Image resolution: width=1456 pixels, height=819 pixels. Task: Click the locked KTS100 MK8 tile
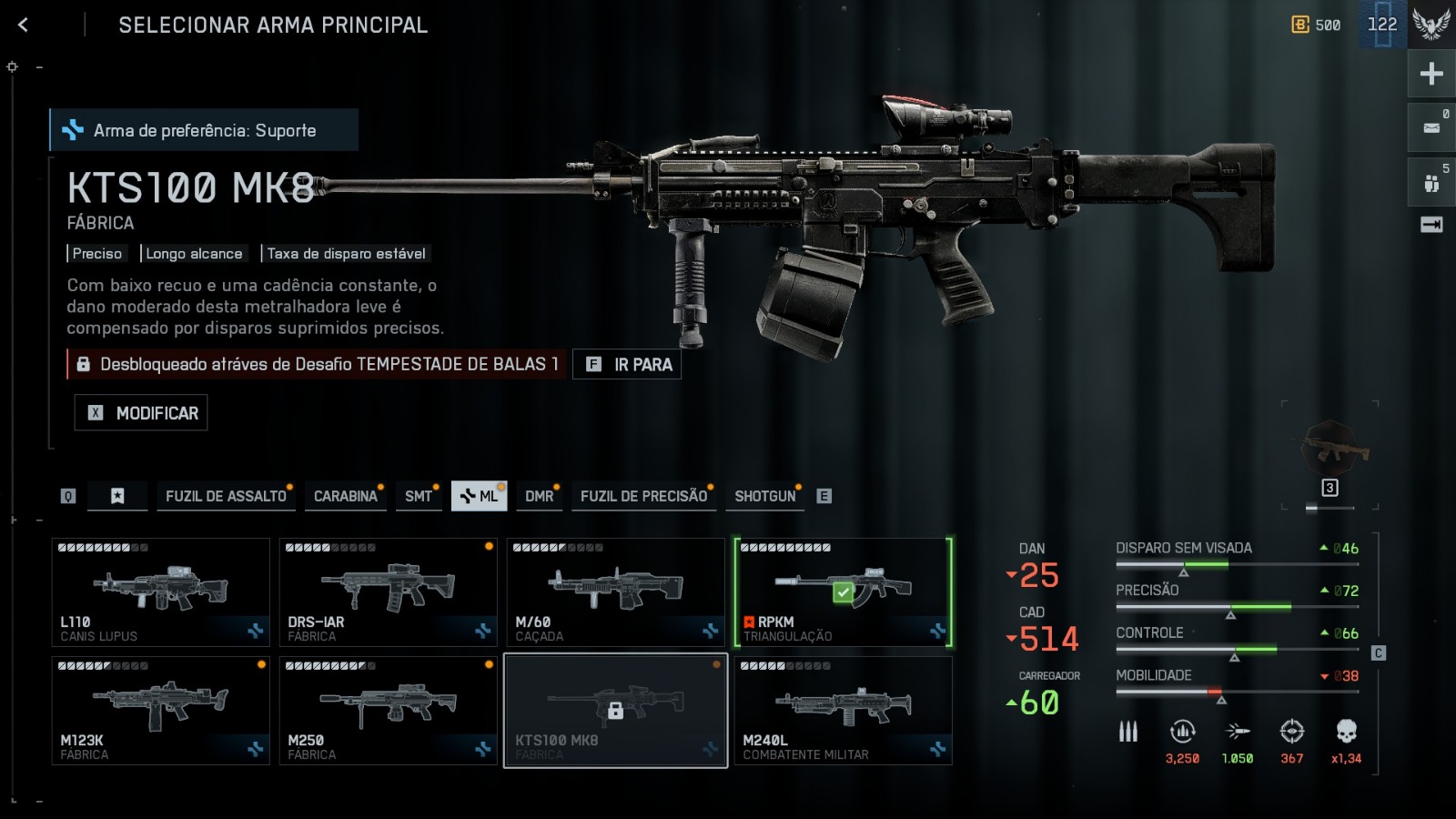(x=615, y=711)
